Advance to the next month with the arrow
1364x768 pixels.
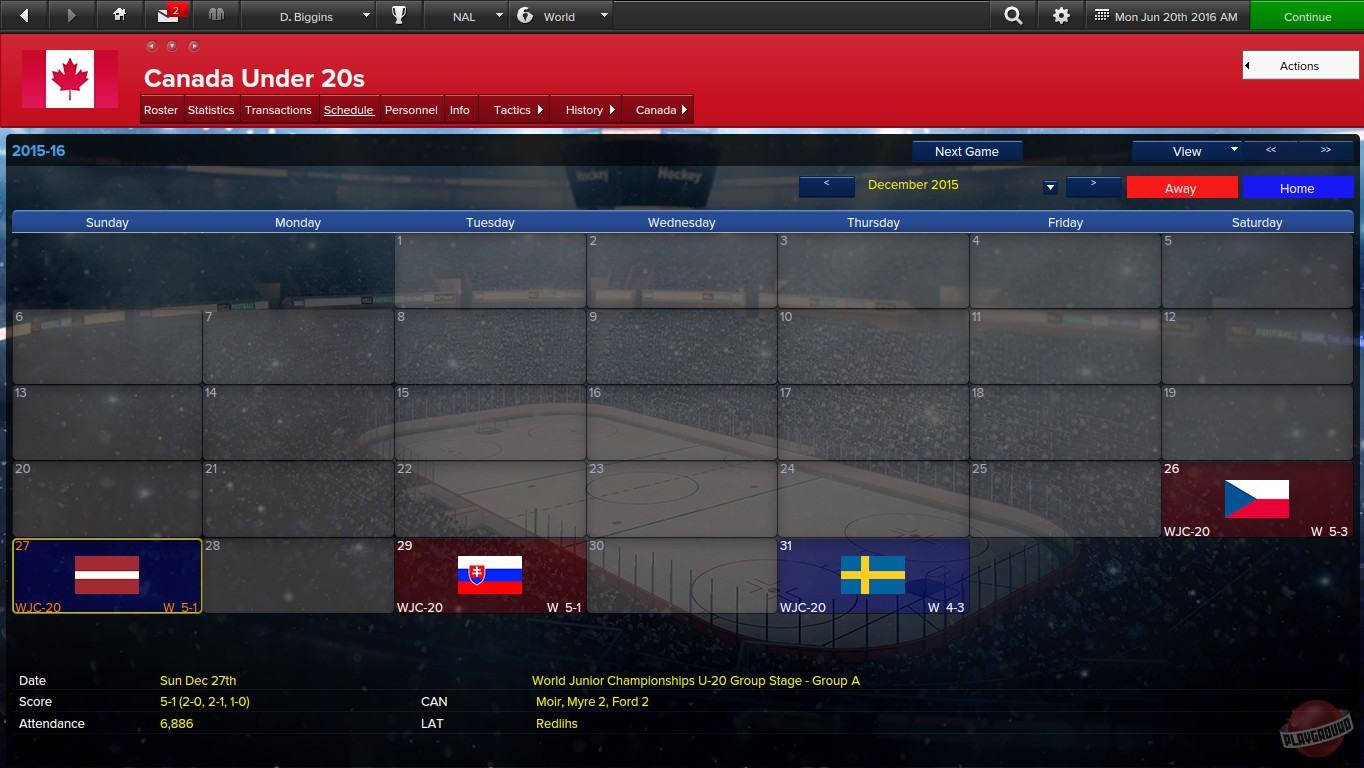click(x=1093, y=187)
